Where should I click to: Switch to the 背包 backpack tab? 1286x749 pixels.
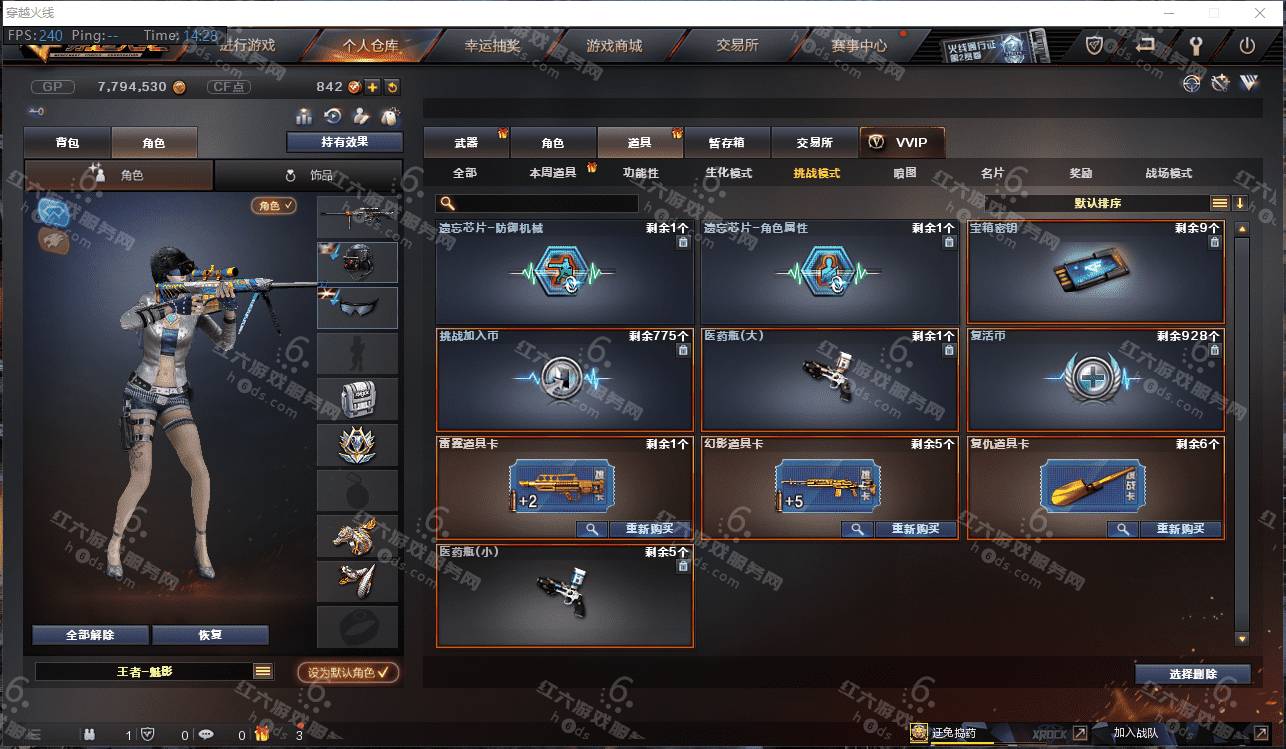(67, 143)
